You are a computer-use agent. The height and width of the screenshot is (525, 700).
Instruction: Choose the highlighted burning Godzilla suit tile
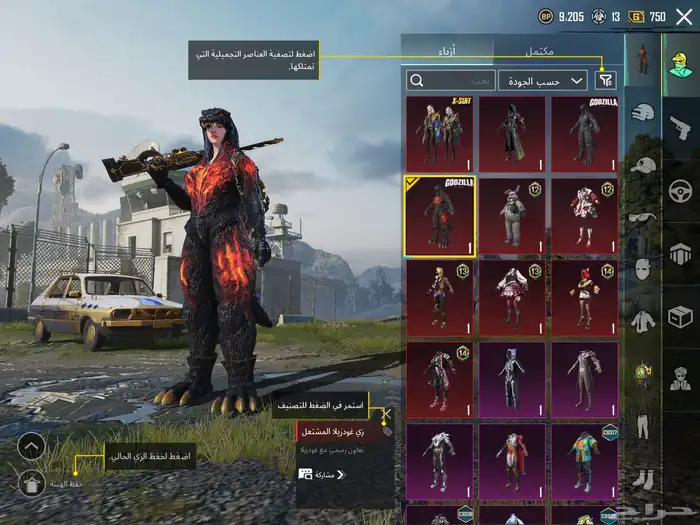[440, 217]
